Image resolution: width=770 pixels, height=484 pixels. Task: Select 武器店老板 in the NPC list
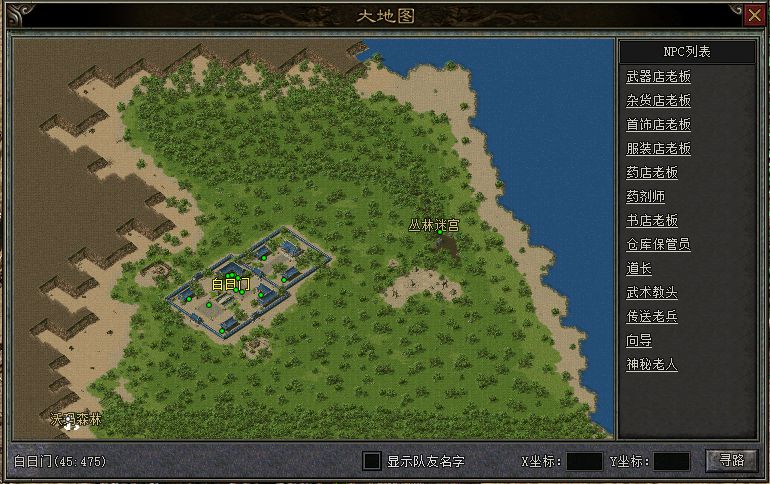(658, 77)
